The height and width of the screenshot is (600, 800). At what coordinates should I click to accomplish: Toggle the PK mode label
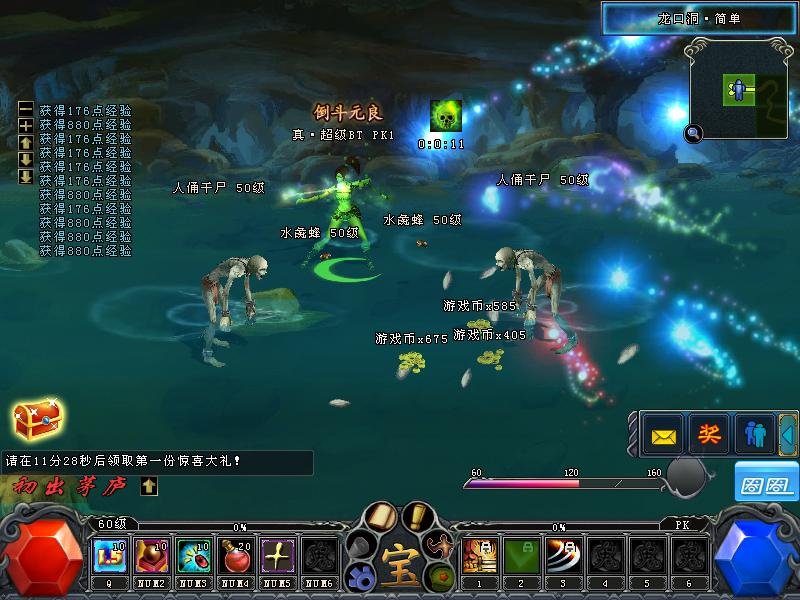683,524
